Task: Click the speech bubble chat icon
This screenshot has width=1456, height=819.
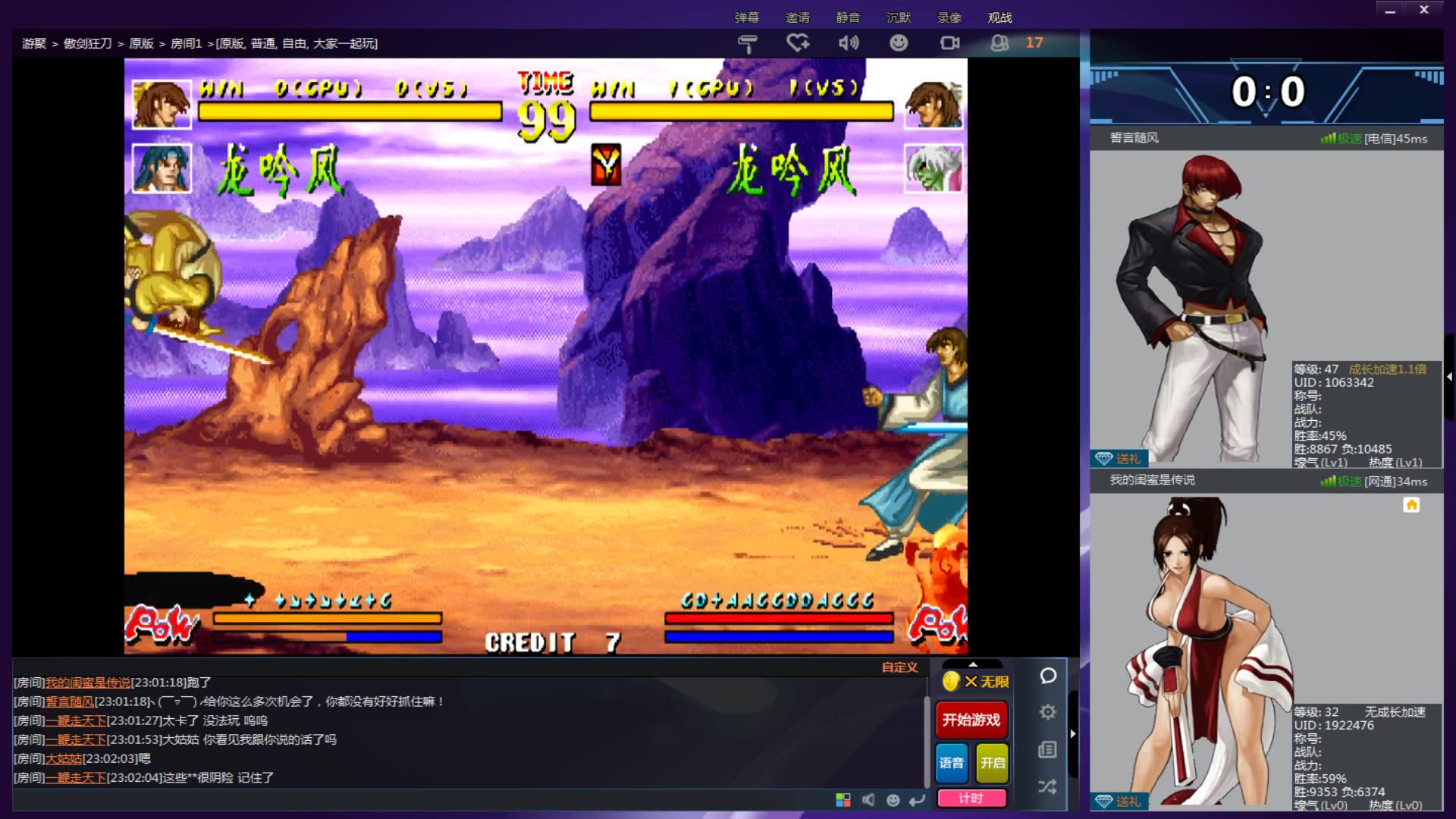Action: point(1048,676)
